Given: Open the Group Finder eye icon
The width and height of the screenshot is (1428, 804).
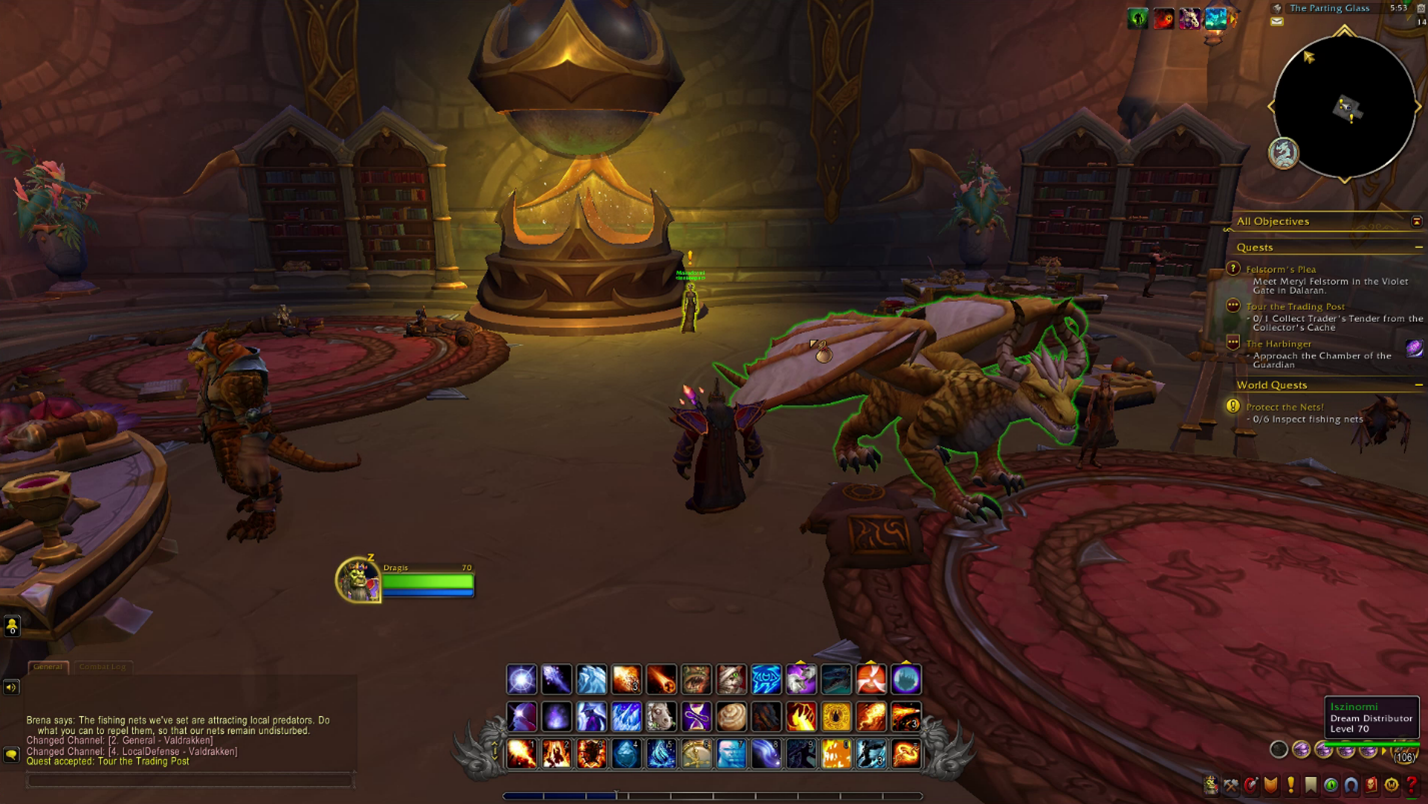Looking at the screenshot, I should pos(1332,785).
